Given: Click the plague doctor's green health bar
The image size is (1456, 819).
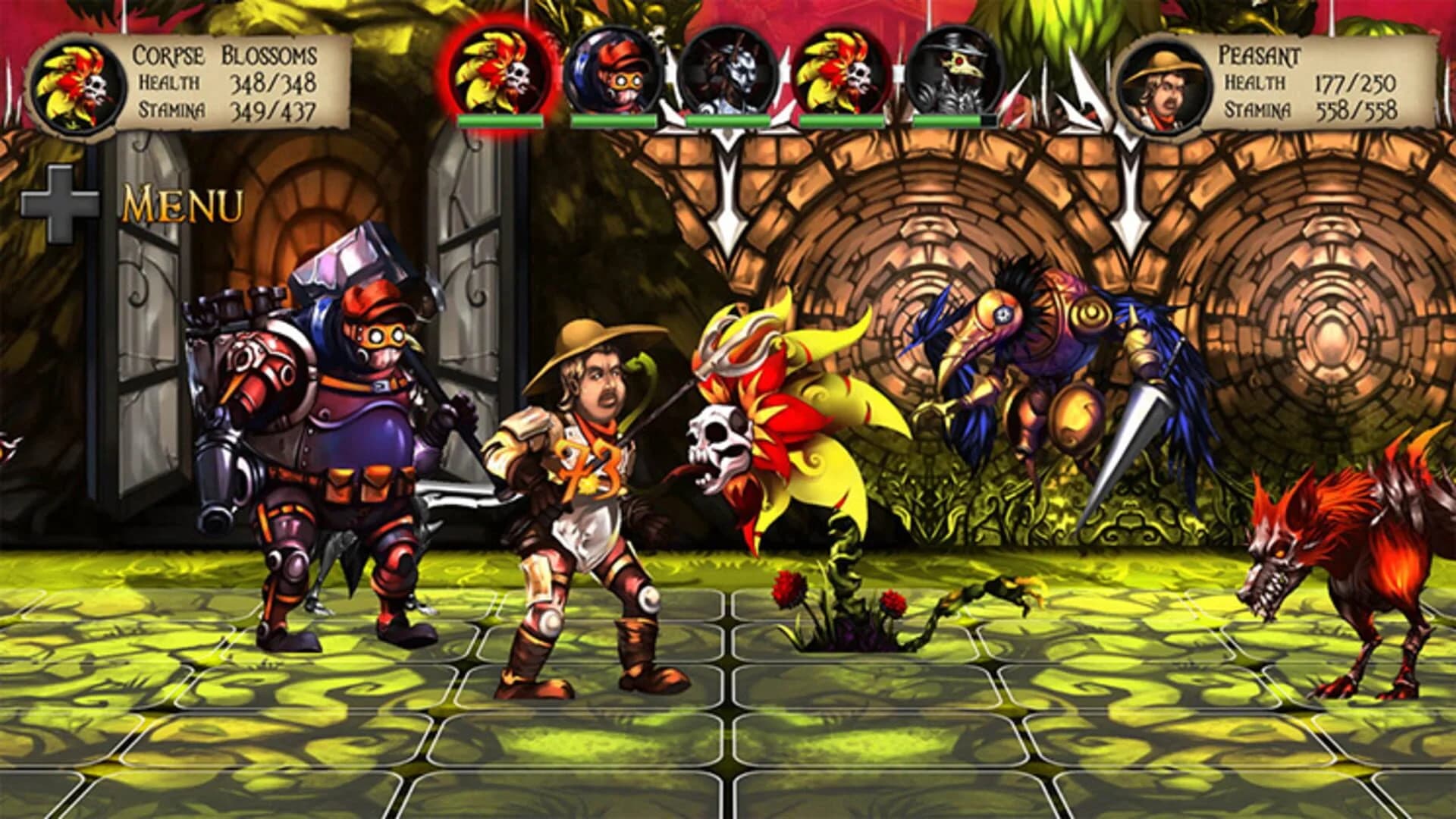Looking at the screenshot, I should tap(944, 119).
